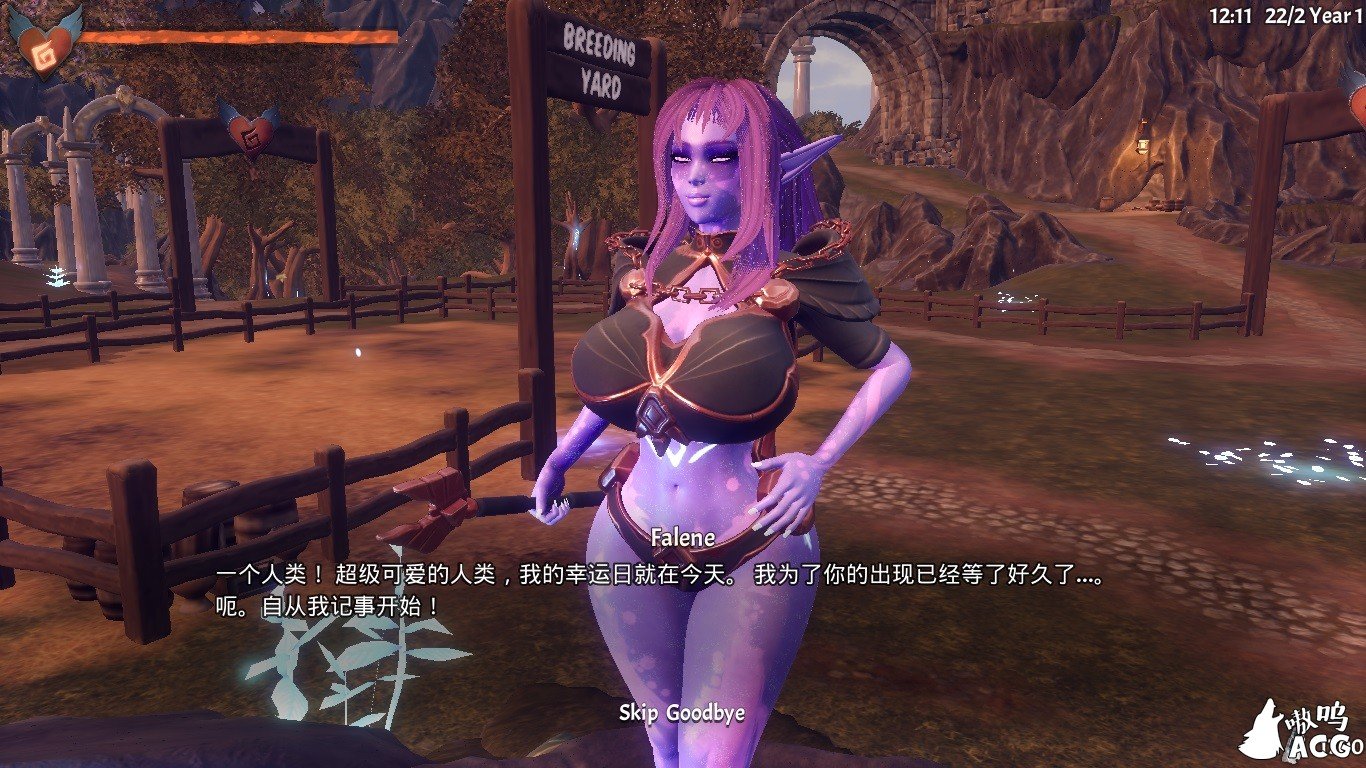Click the lit torch on the right cliffside
1366x768 pixels.
1145,145
